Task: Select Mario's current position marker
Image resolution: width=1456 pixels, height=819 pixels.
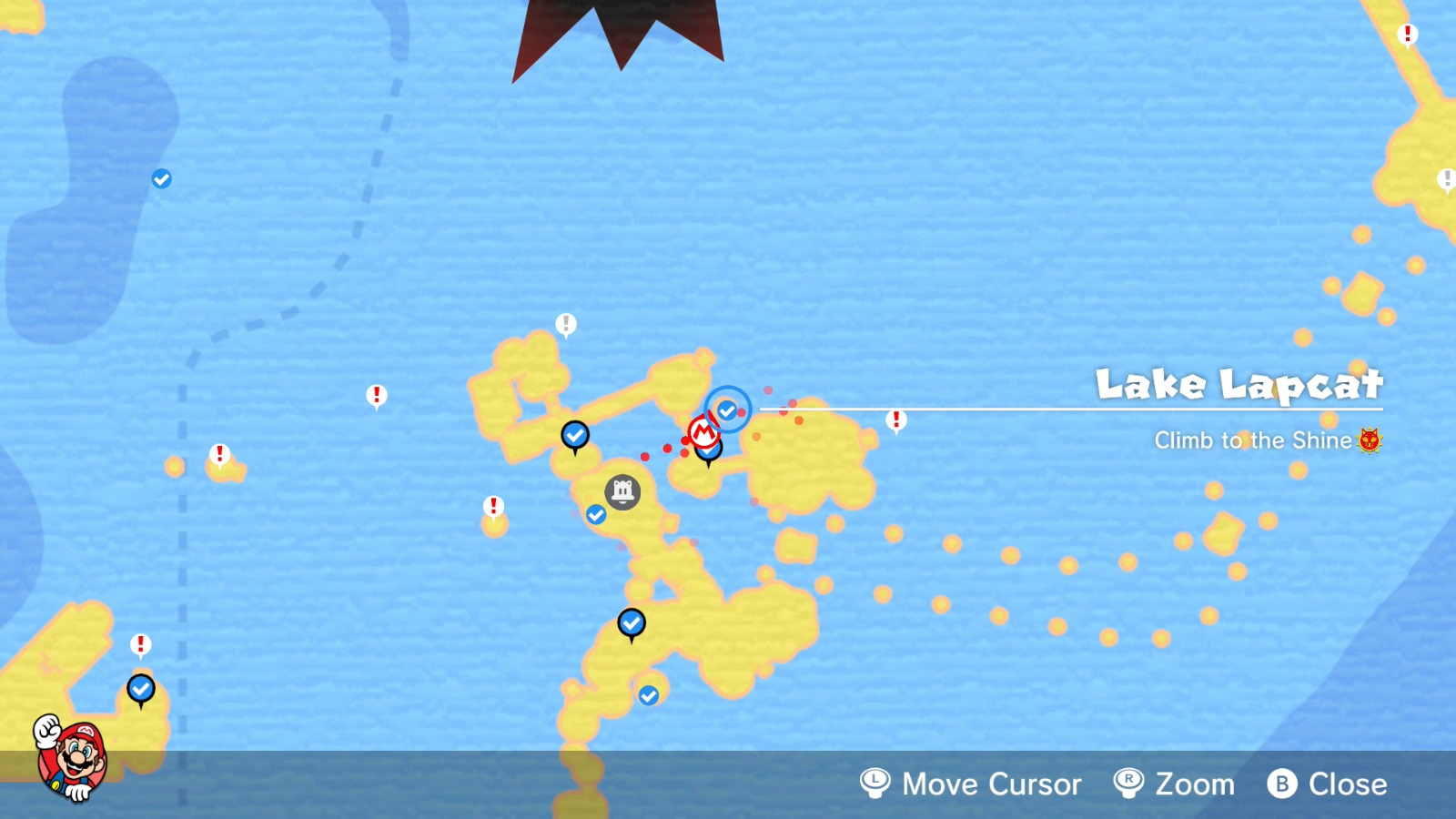Action: pos(705,430)
